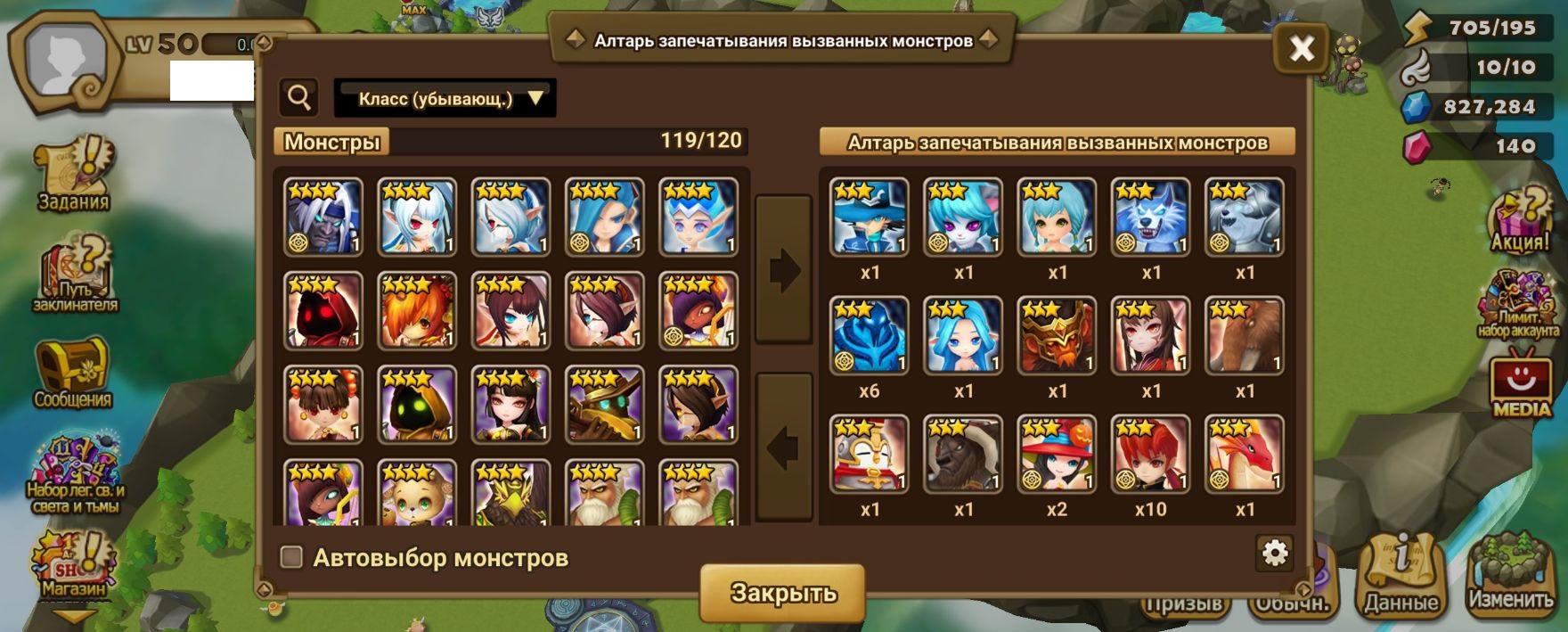The height and width of the screenshot is (632, 1568).
Task: Move monster to altar with right arrow
Action: coord(784,270)
